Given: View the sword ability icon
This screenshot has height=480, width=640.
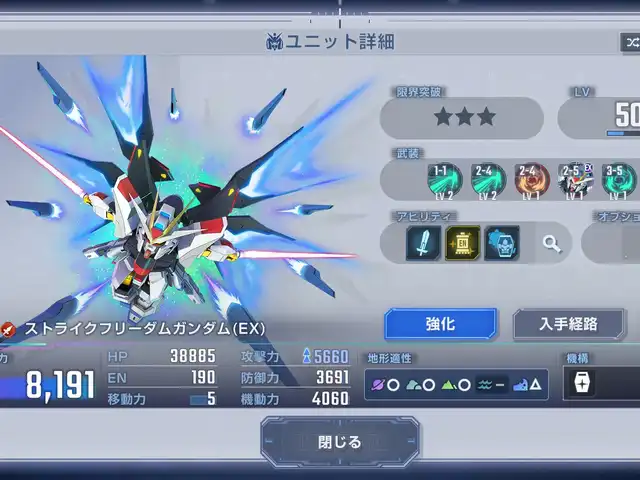Looking at the screenshot, I should click(423, 242).
